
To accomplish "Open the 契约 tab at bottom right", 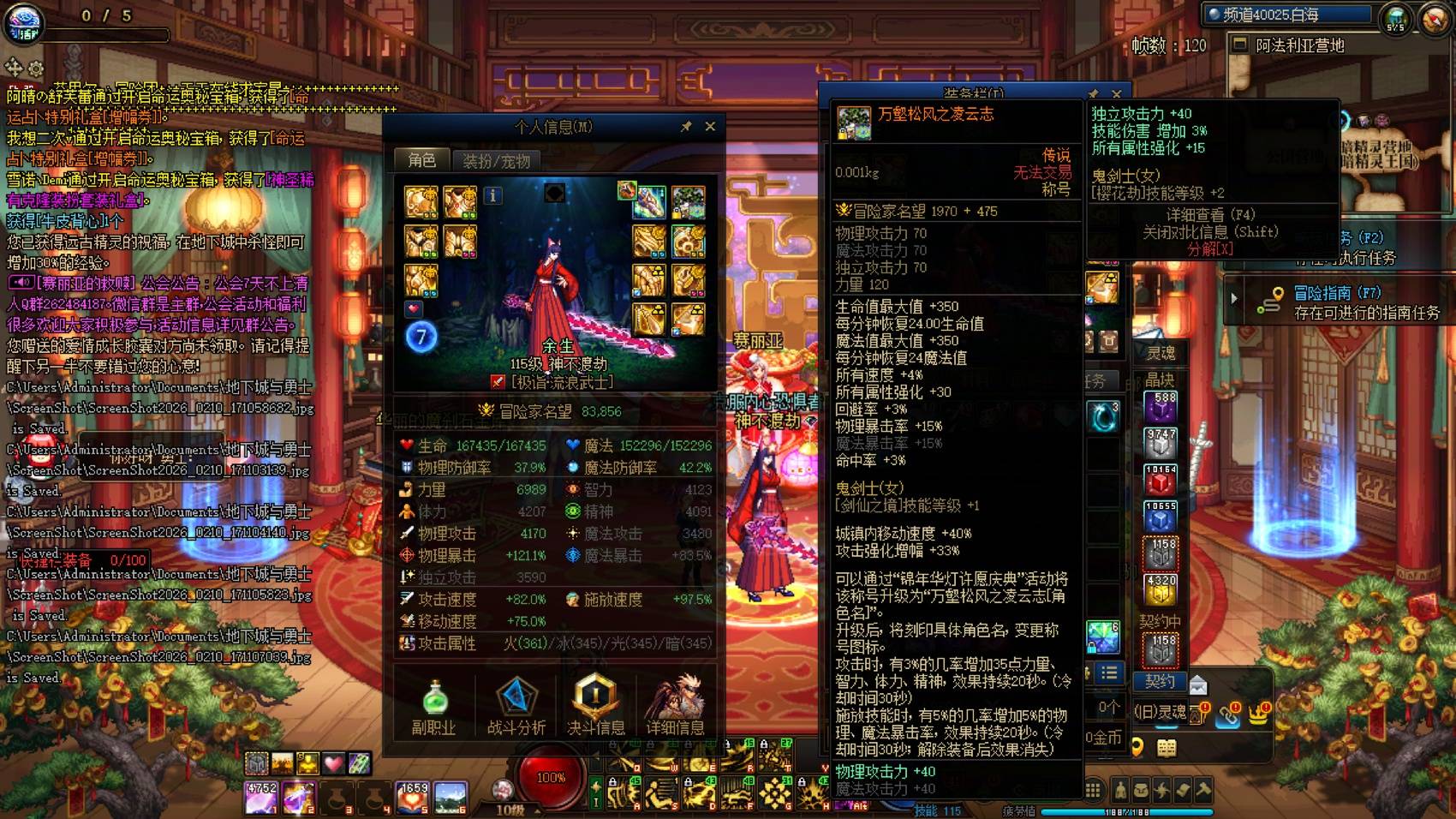I will click(x=1161, y=682).
